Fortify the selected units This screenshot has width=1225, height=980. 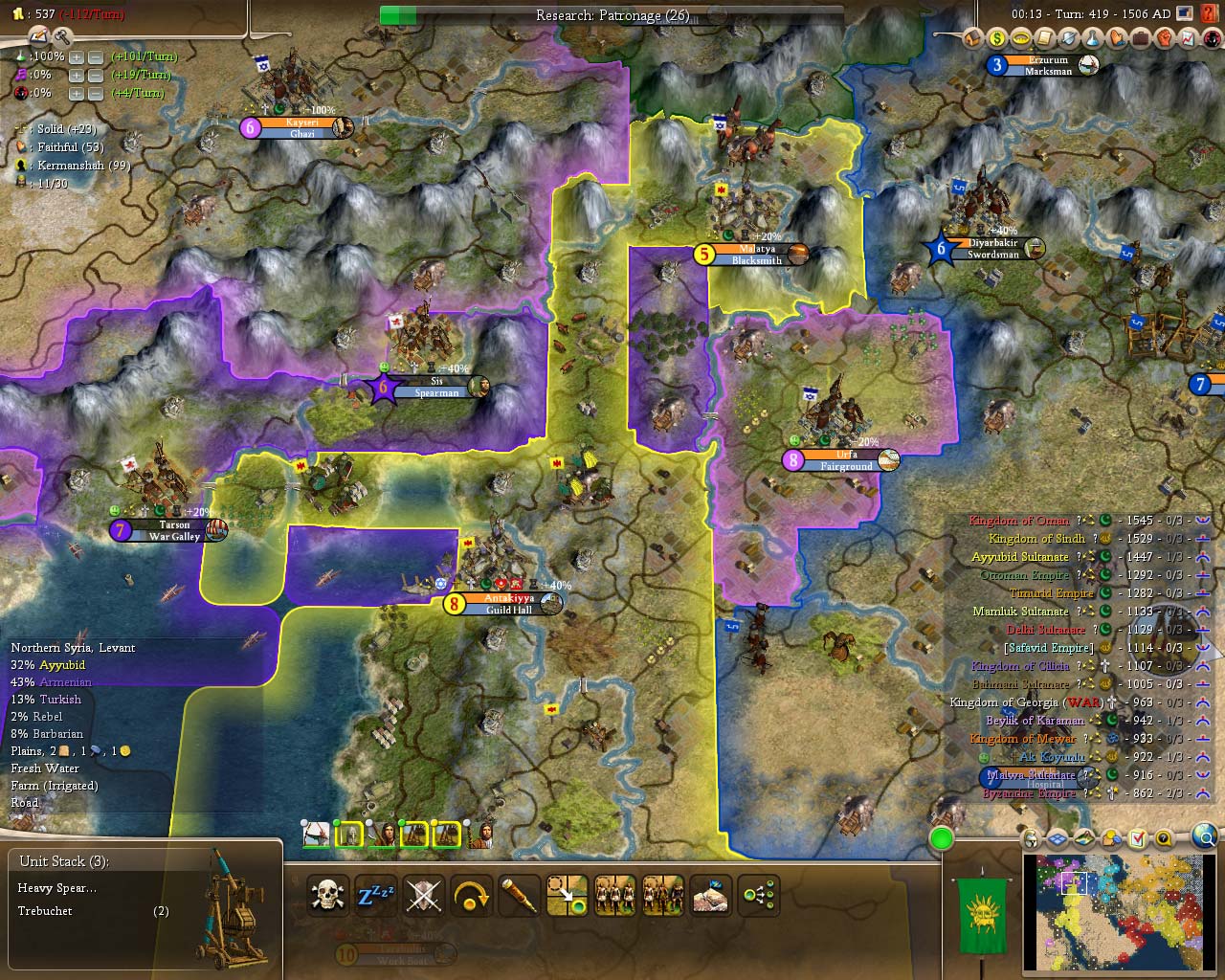pyautogui.click(x=424, y=896)
